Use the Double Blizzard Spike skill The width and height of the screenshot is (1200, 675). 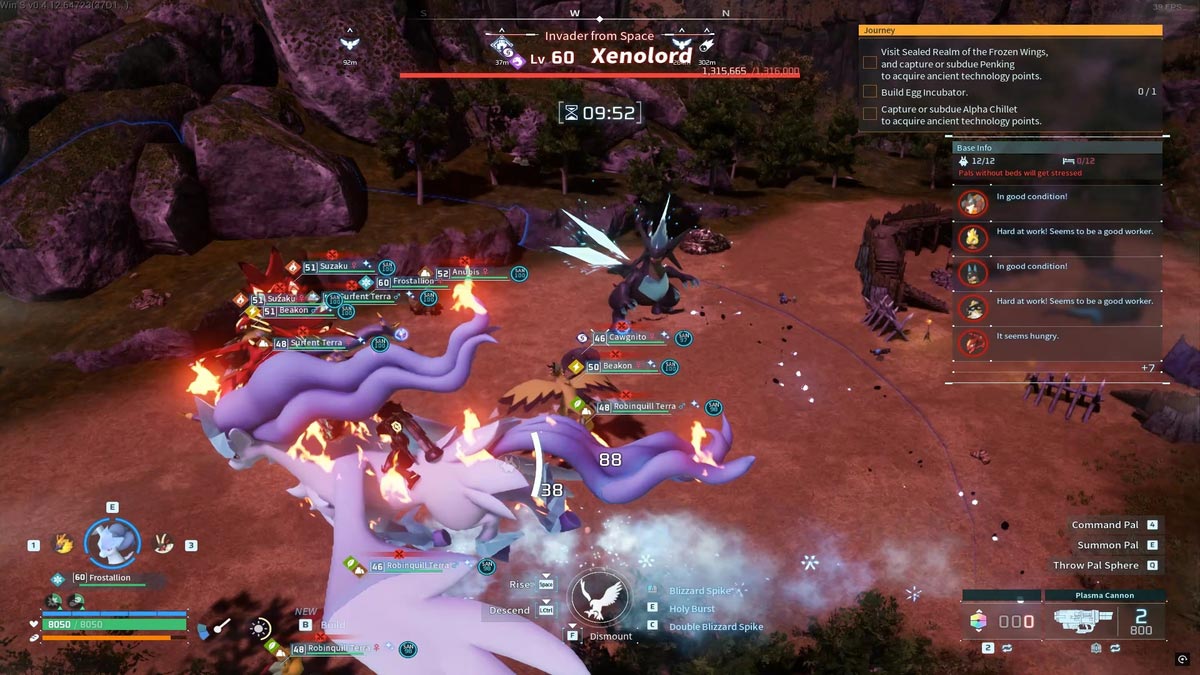pos(715,627)
